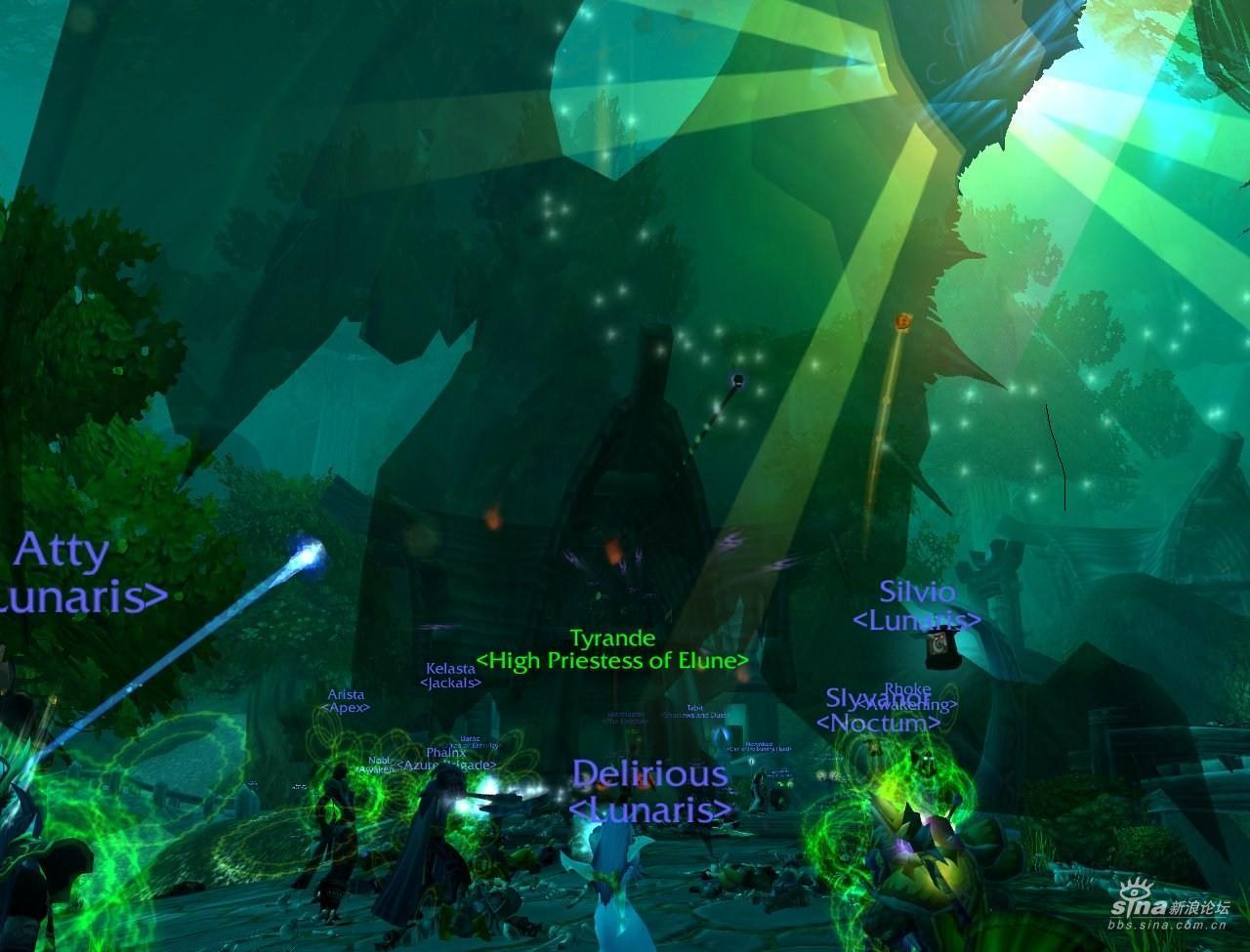Target Phalnx by name label
Viewport: 1250px width, 952px height.
coord(445,752)
